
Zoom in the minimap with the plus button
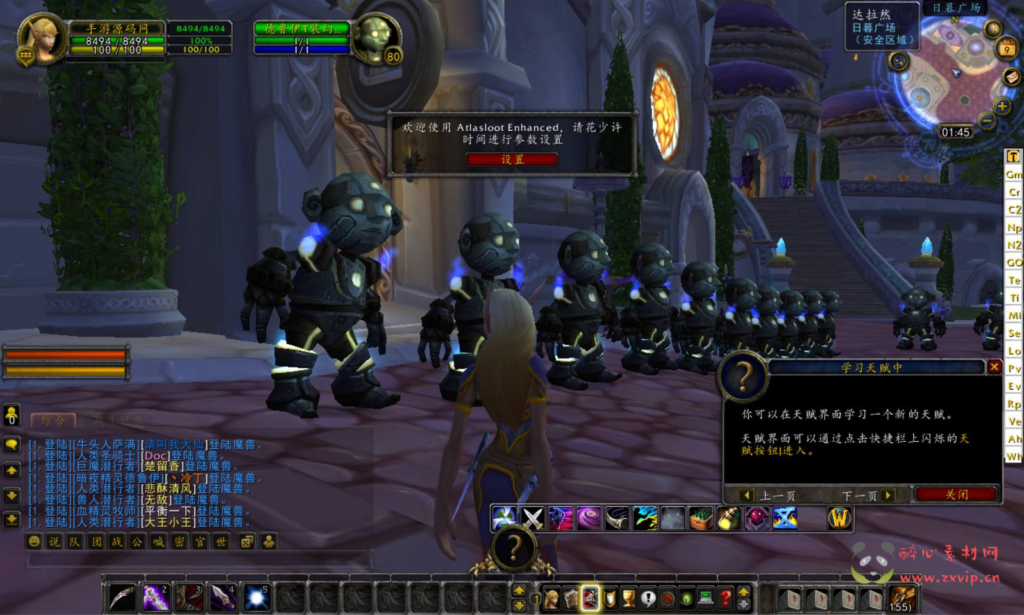click(1003, 106)
